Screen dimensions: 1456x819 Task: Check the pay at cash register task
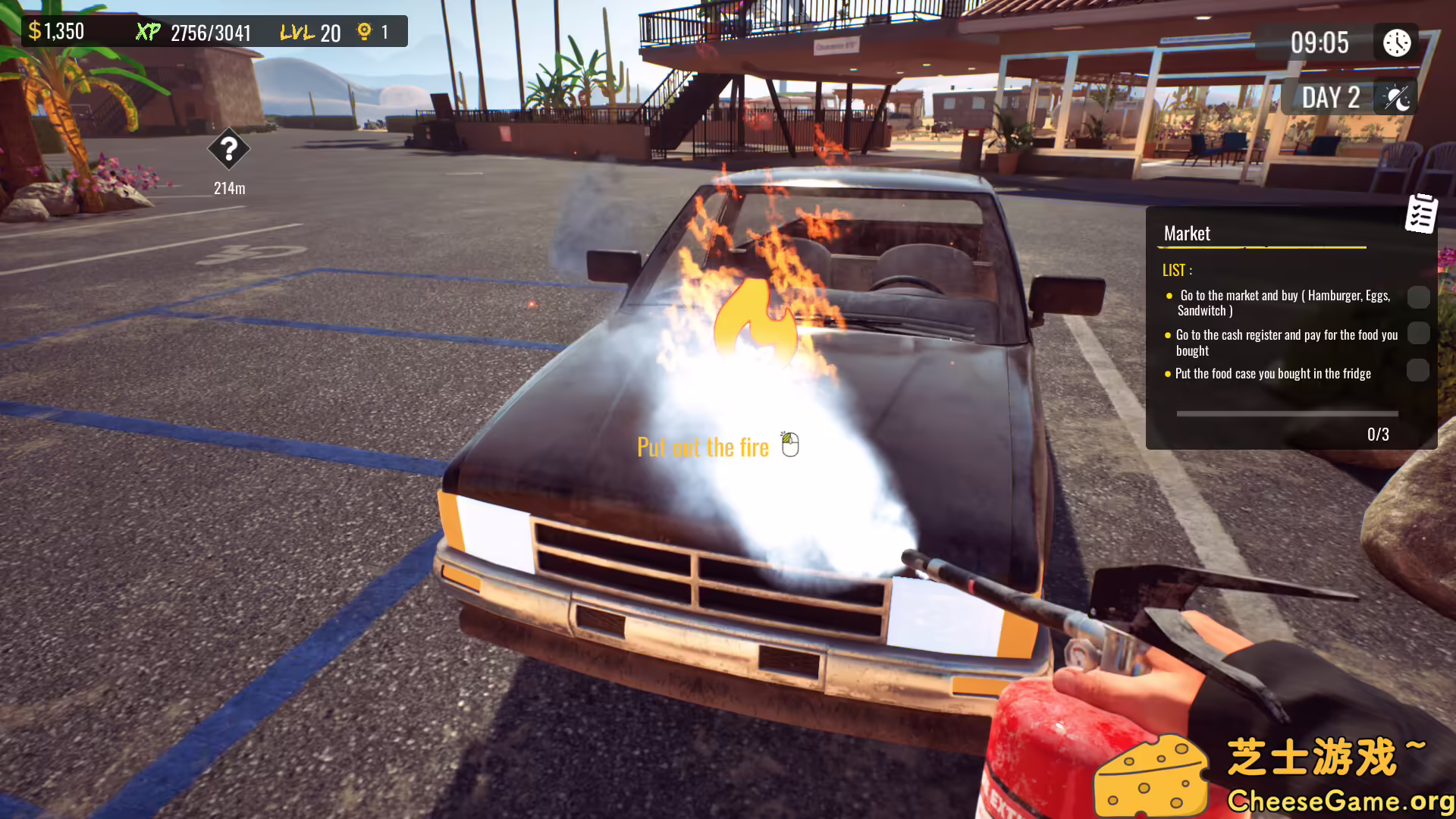[1419, 334]
